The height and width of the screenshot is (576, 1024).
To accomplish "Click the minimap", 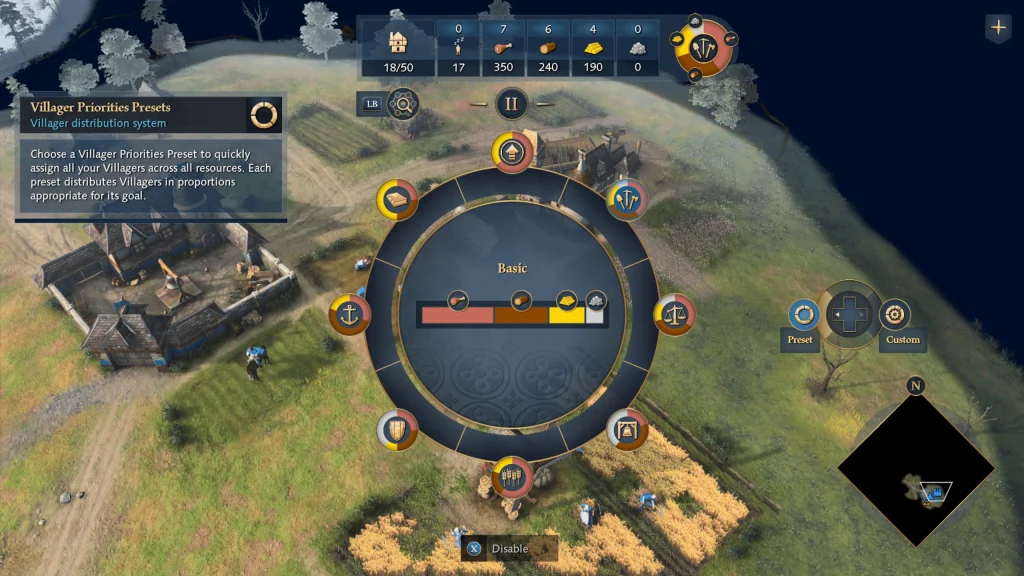I will coord(916,470).
